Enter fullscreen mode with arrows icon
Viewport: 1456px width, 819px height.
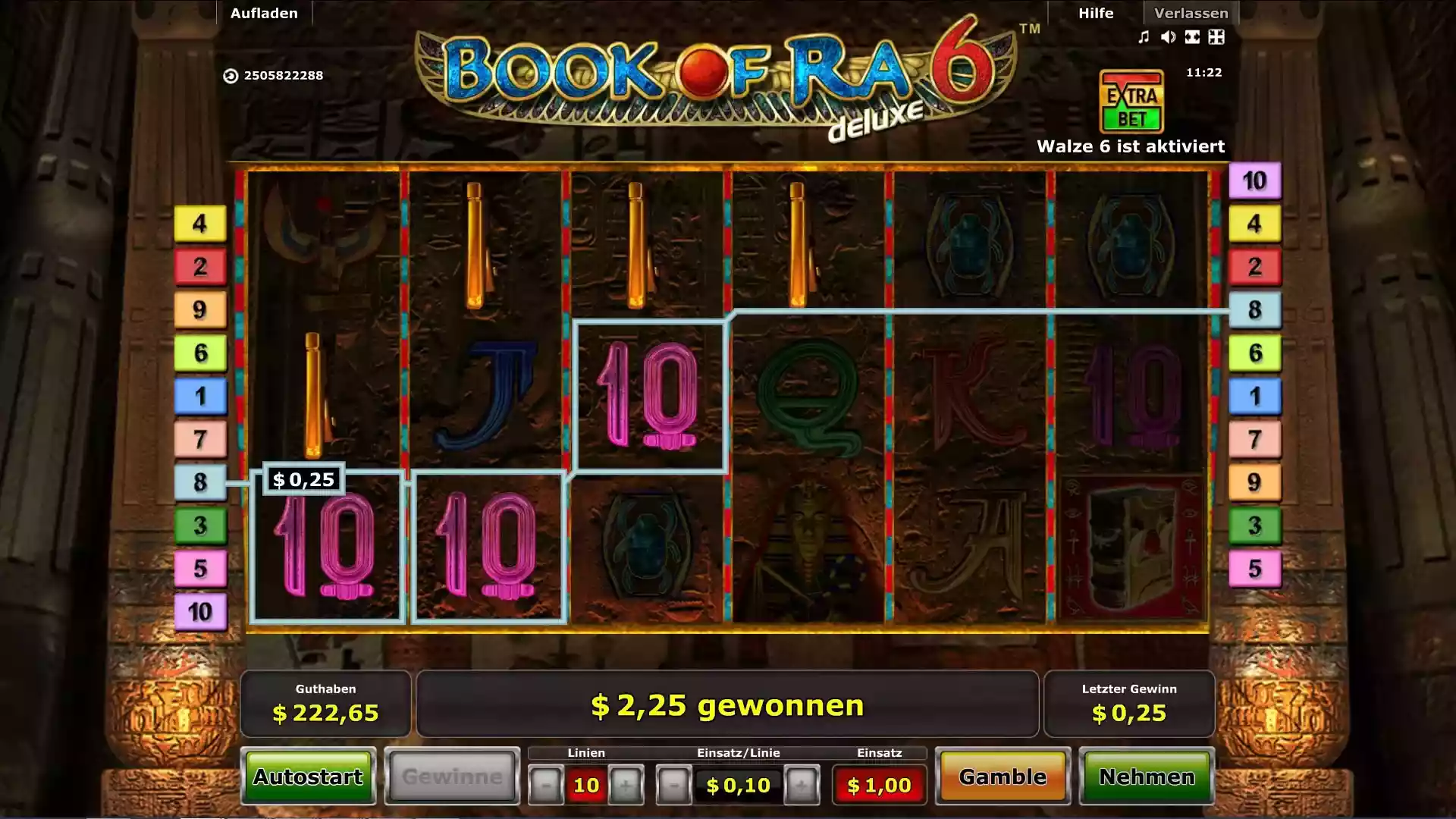pos(1216,36)
